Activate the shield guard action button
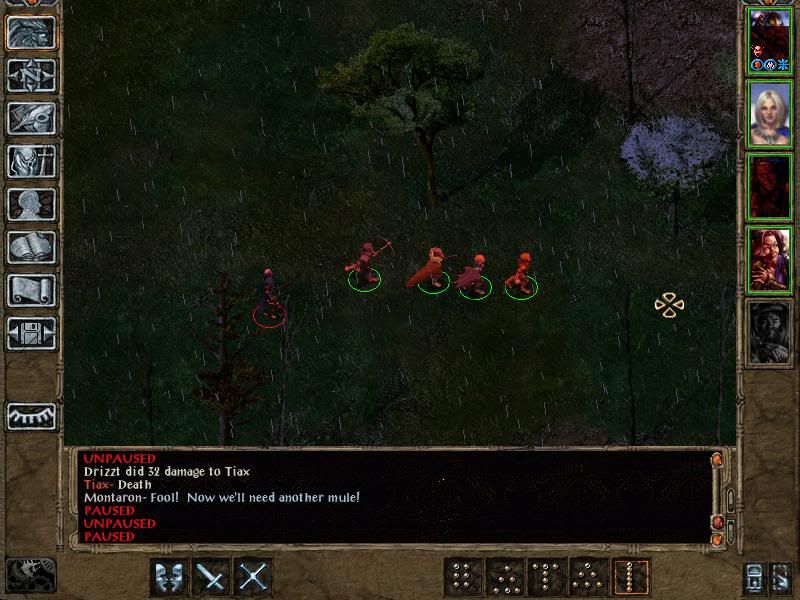The height and width of the screenshot is (600, 800). [169, 577]
